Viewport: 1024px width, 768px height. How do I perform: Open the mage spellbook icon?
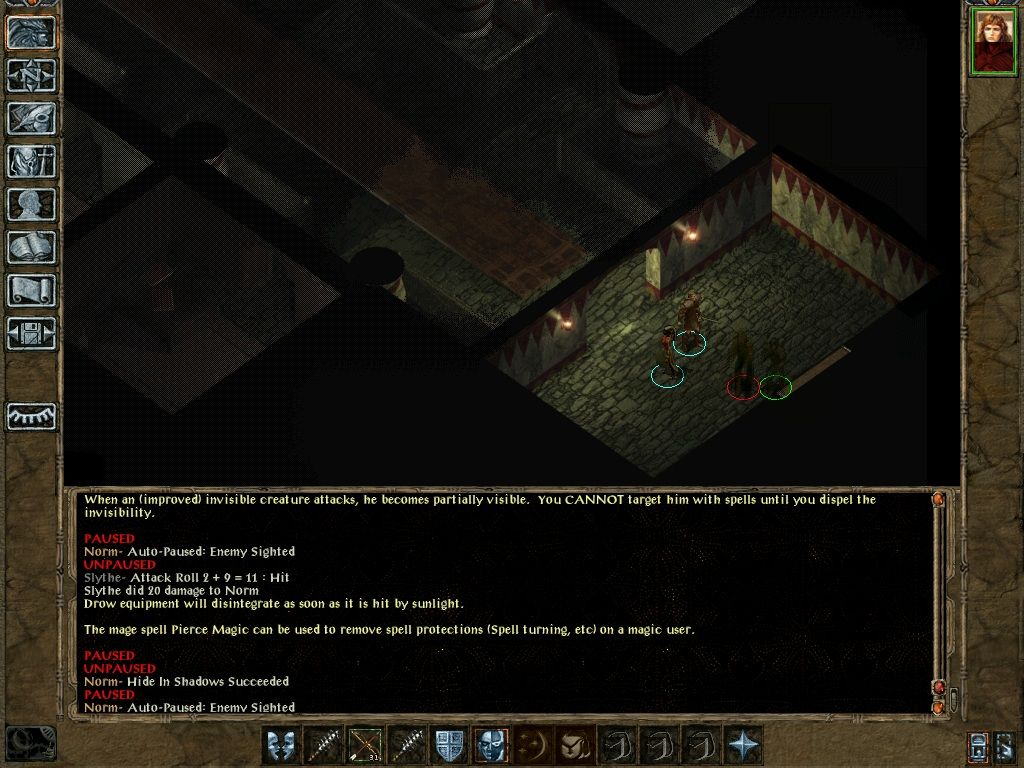point(32,247)
